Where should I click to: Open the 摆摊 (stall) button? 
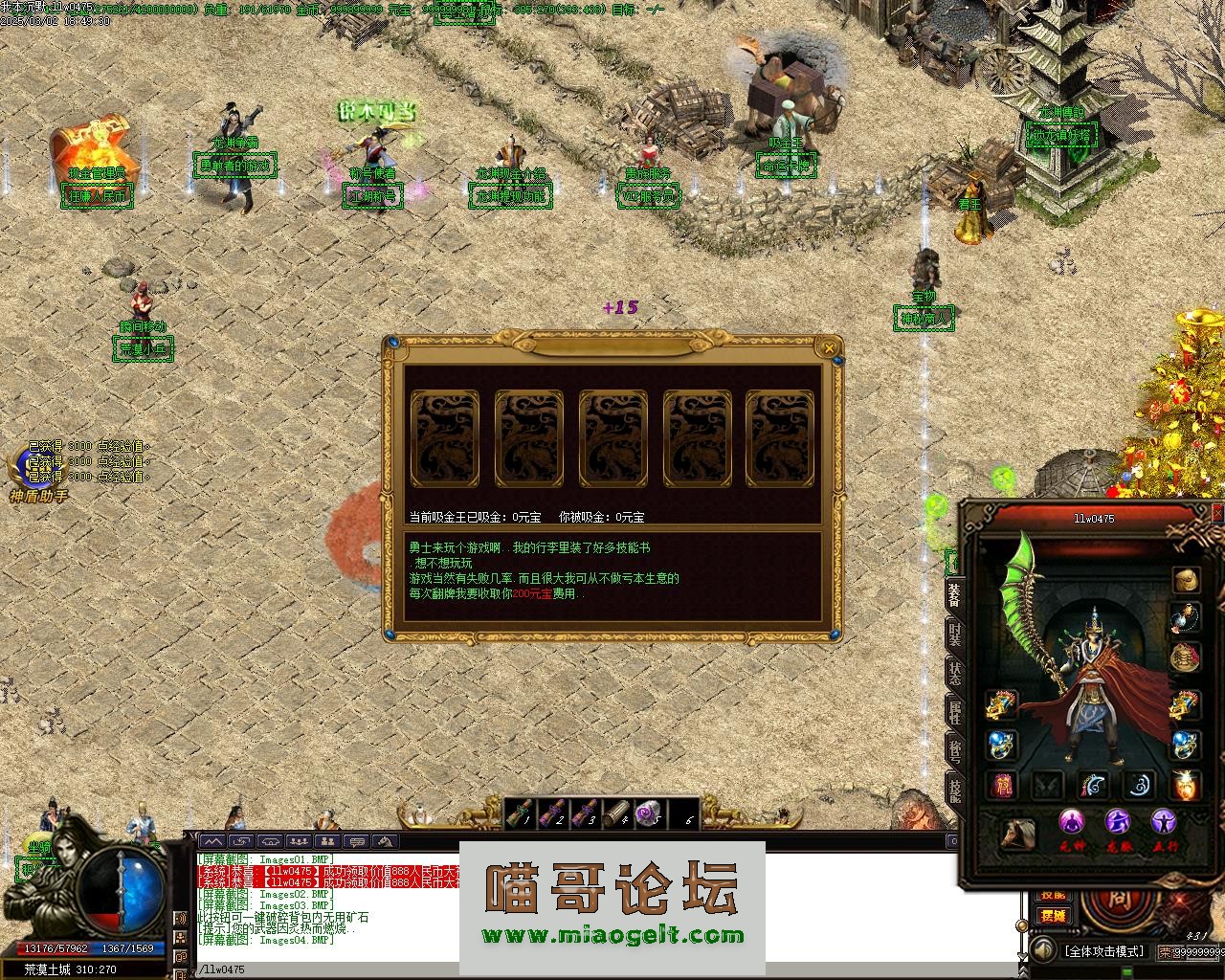[x=1053, y=915]
